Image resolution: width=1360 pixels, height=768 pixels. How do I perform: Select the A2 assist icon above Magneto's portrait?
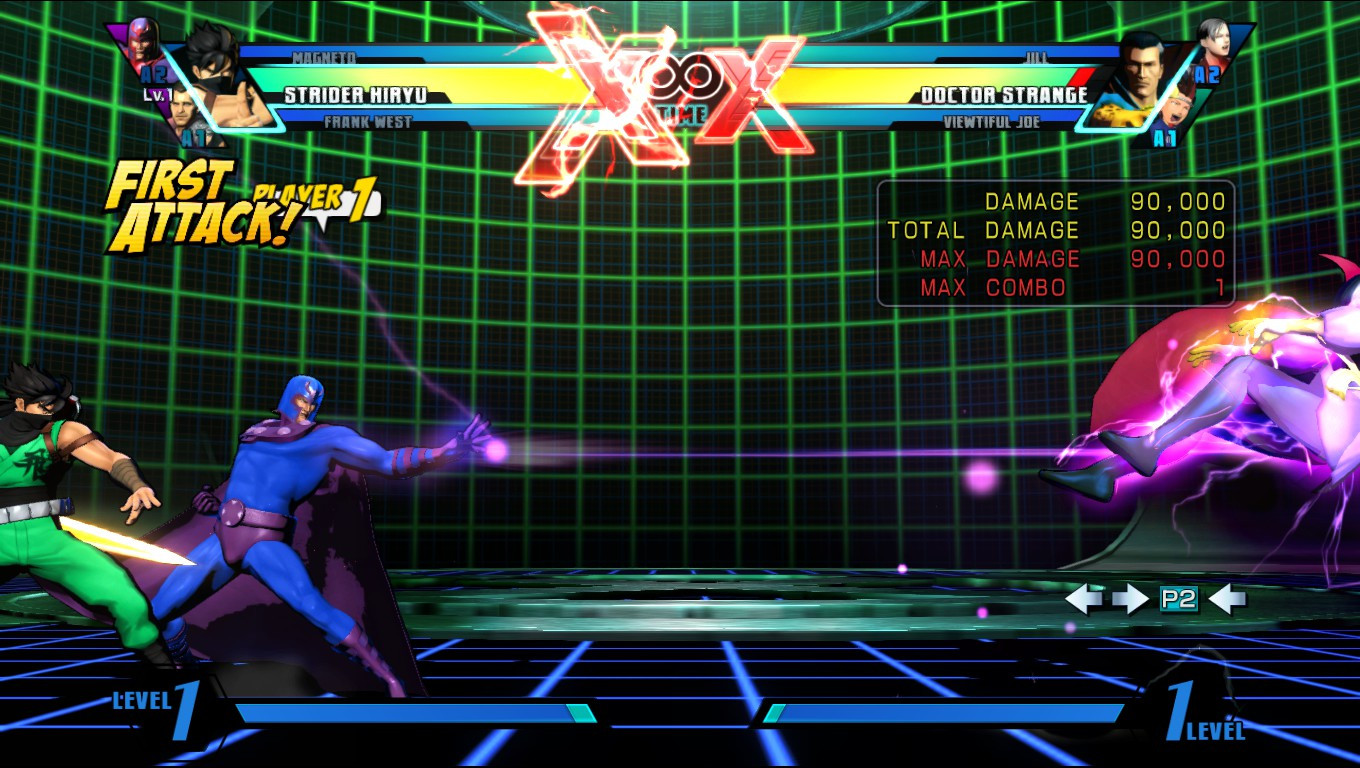tap(153, 74)
